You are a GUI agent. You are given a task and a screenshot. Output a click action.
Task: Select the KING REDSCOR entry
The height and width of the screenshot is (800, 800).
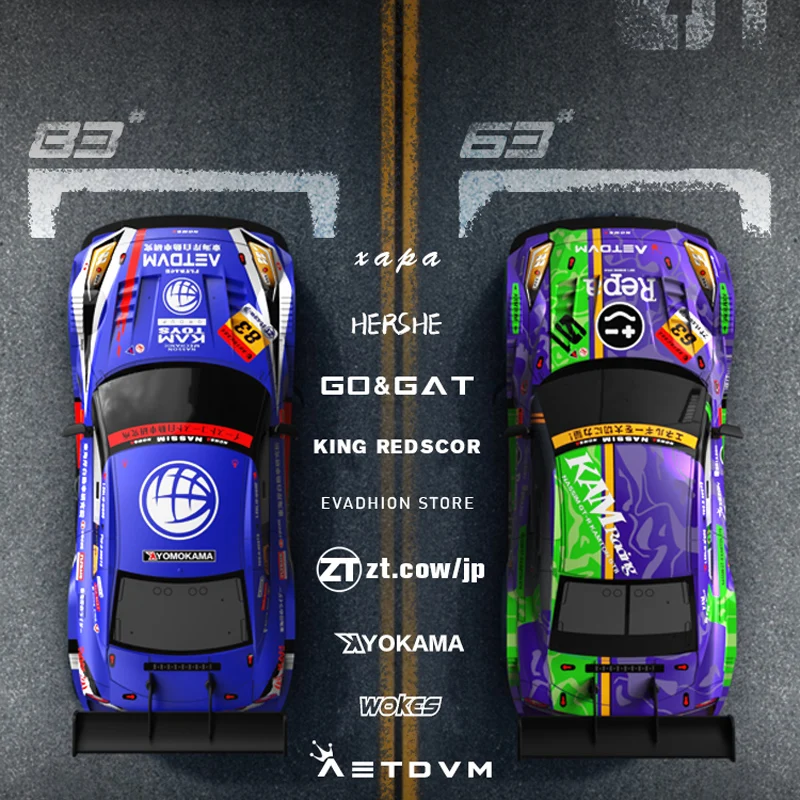(397, 446)
